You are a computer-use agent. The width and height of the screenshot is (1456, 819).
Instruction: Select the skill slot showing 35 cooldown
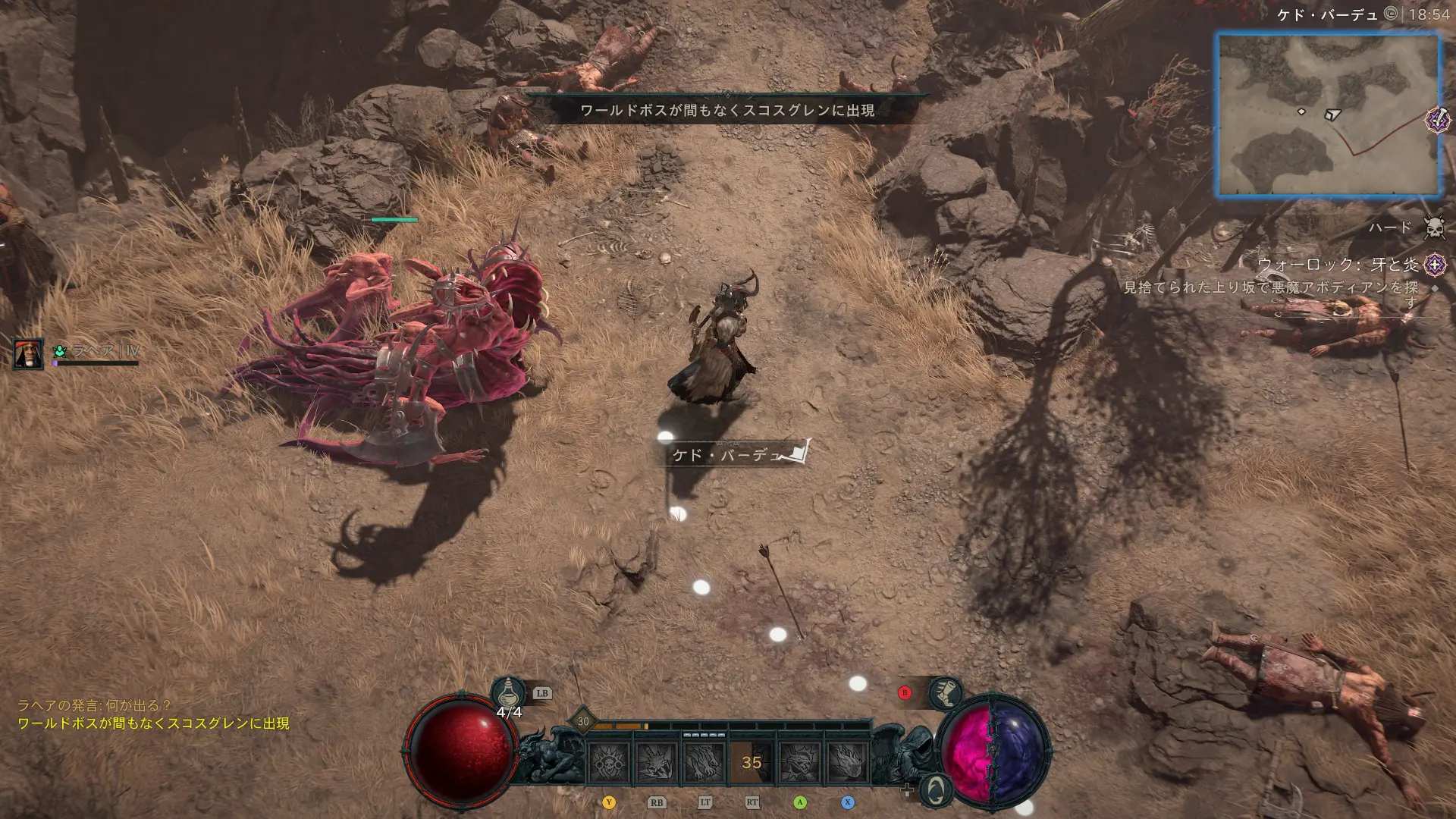coord(752,761)
